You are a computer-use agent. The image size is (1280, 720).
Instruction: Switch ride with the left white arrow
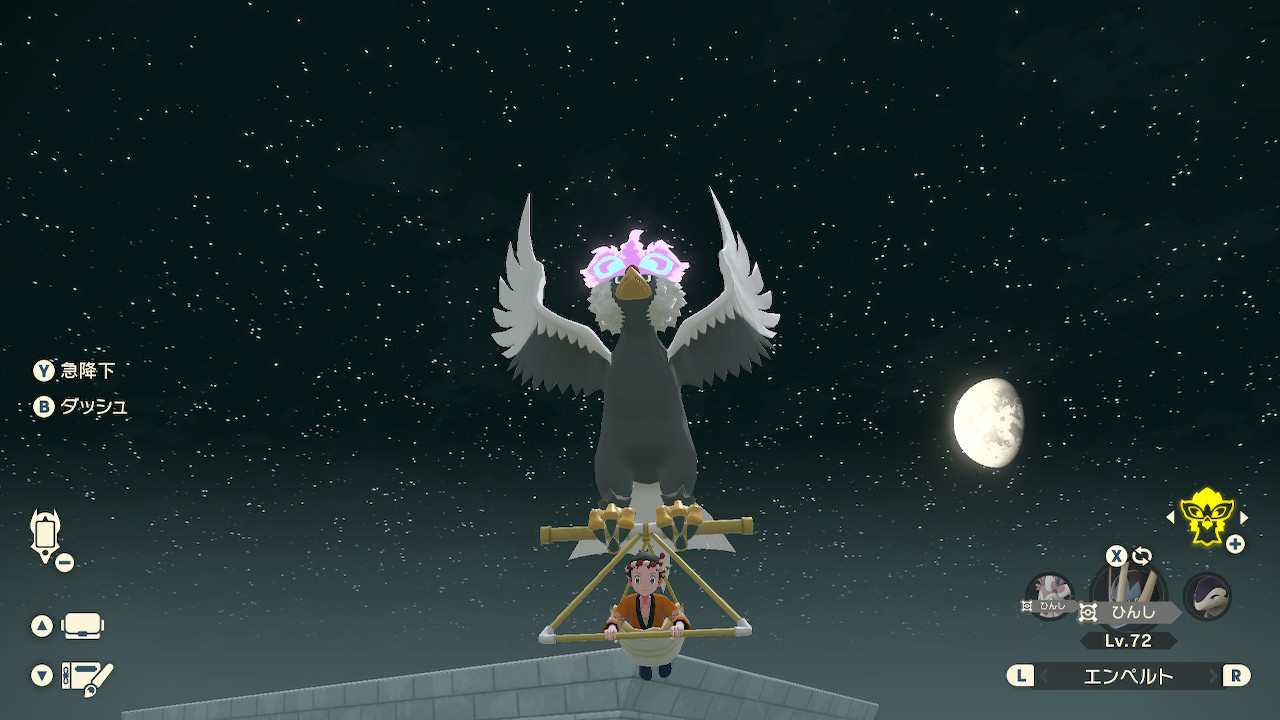(1171, 517)
